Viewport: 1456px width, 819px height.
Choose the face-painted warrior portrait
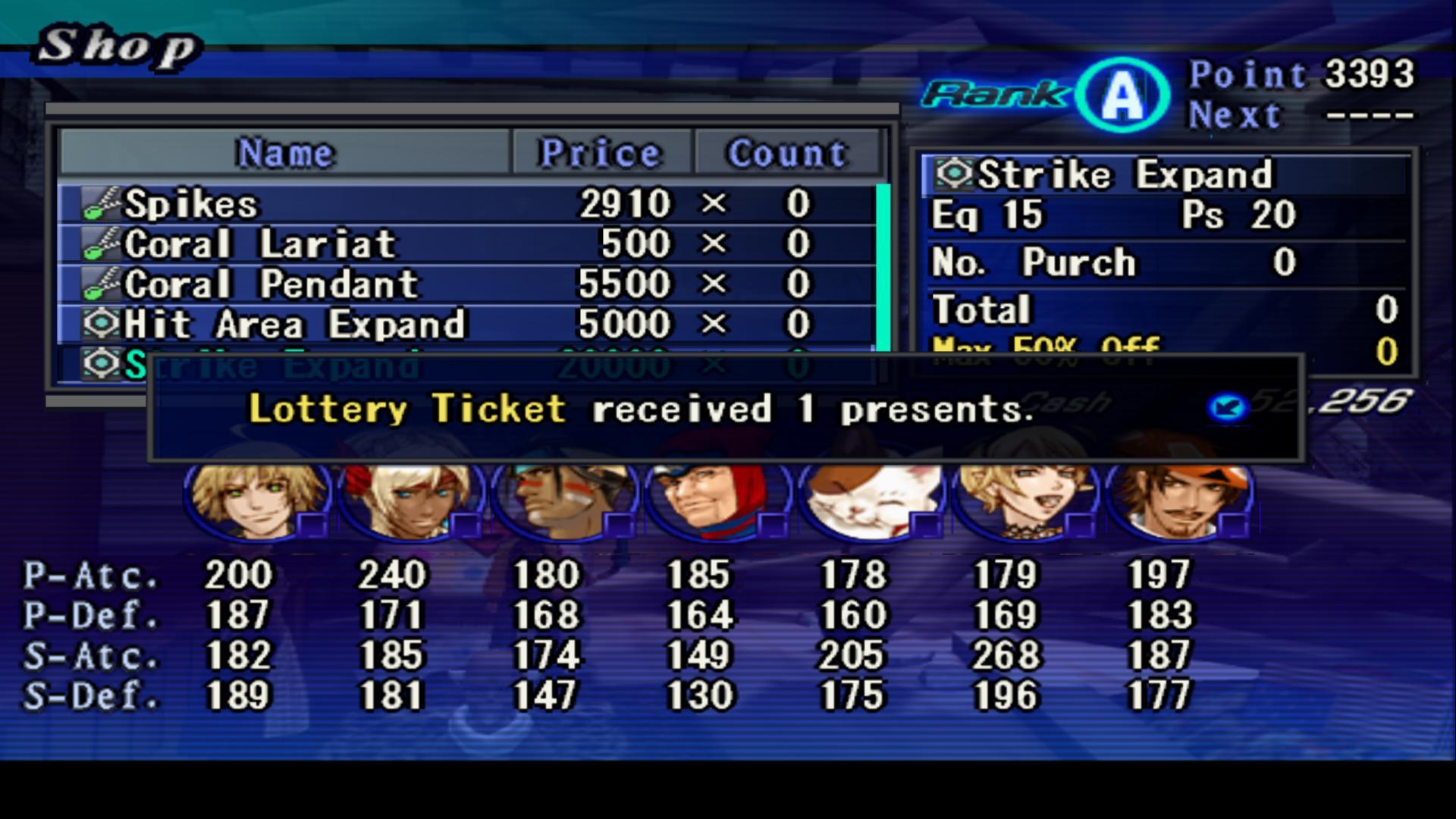pos(563,499)
